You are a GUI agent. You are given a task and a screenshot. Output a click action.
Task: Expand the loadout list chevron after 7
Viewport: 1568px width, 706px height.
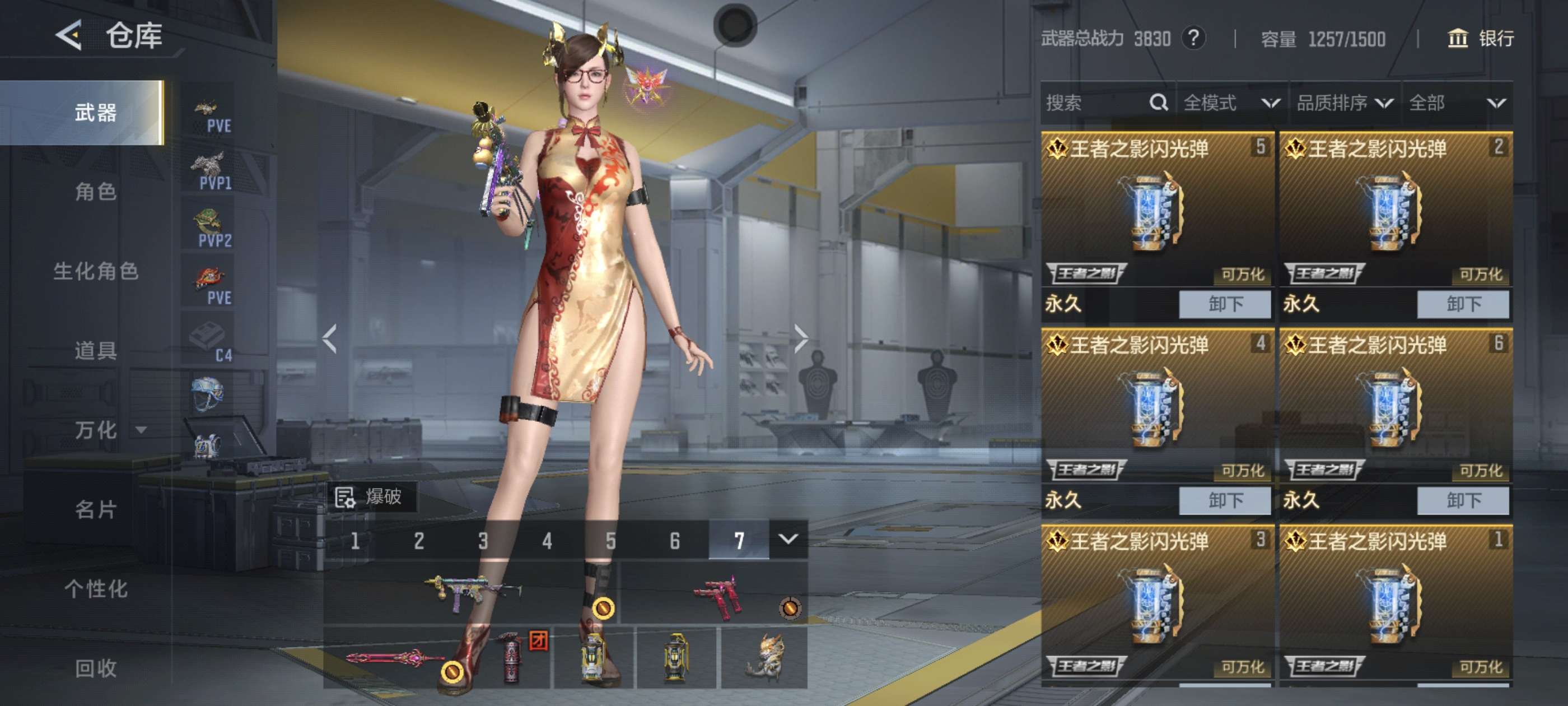788,540
